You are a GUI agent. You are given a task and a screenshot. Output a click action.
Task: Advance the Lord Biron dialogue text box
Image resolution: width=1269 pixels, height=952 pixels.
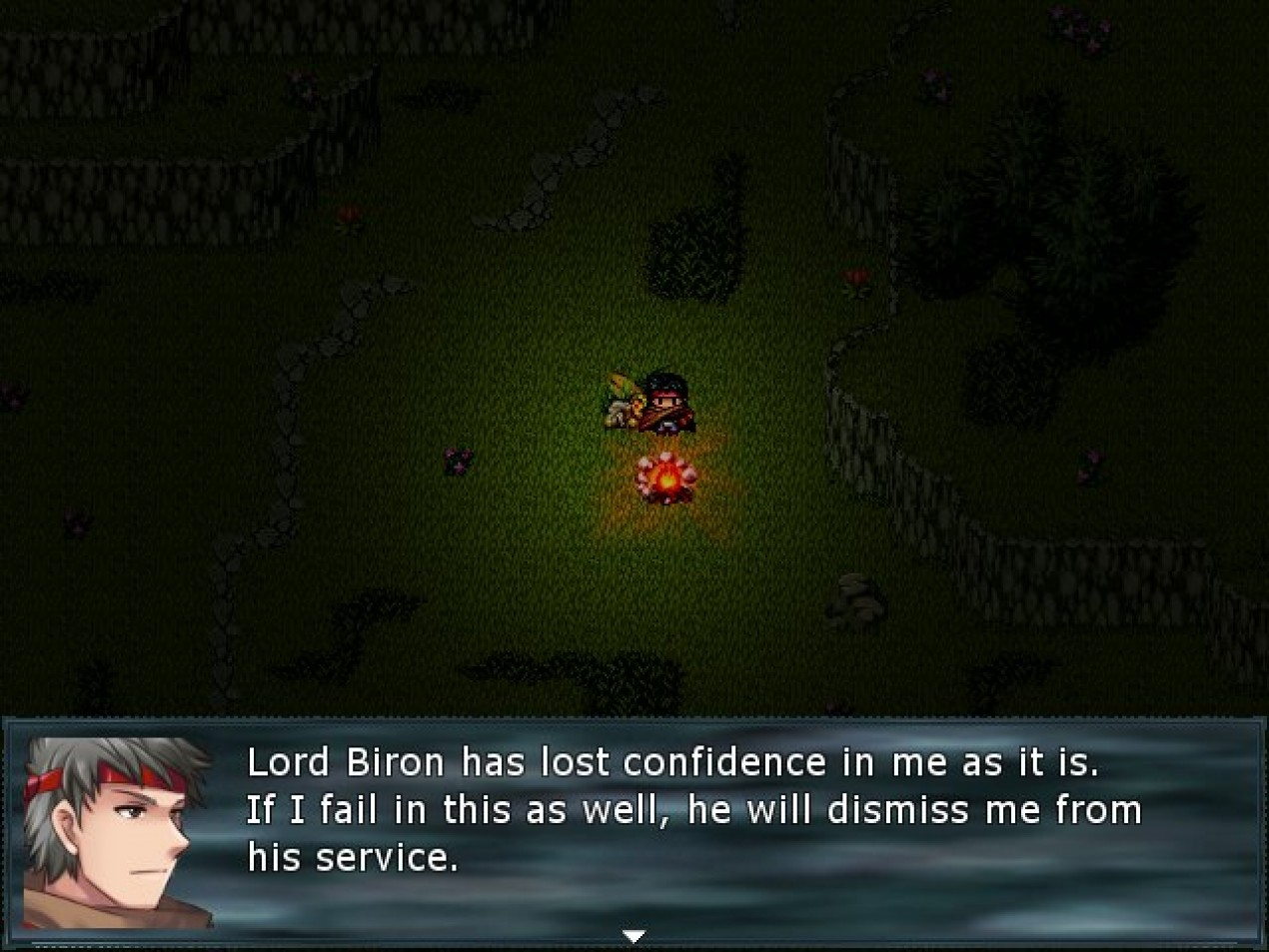693,810
